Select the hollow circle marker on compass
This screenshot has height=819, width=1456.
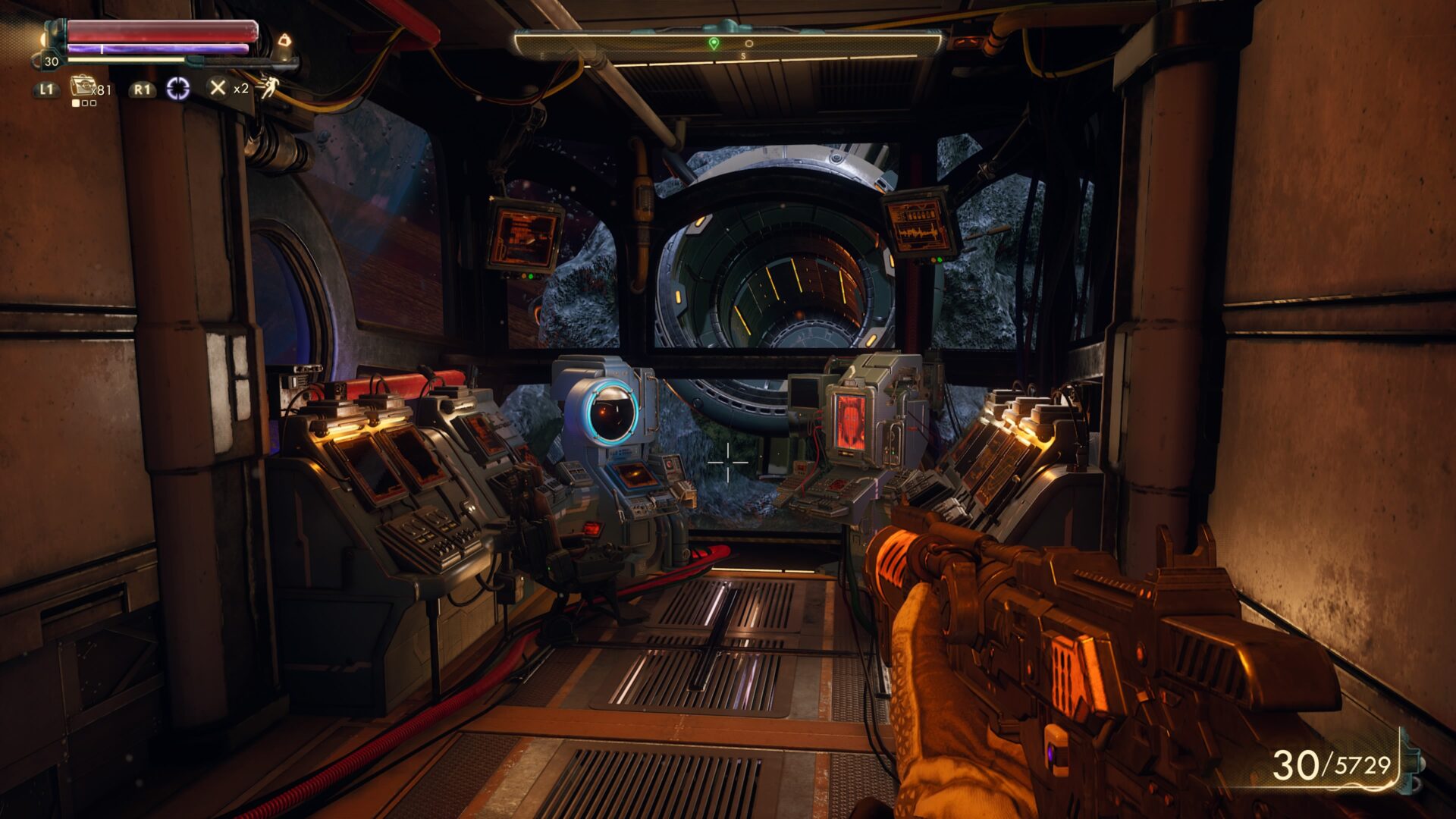748,44
